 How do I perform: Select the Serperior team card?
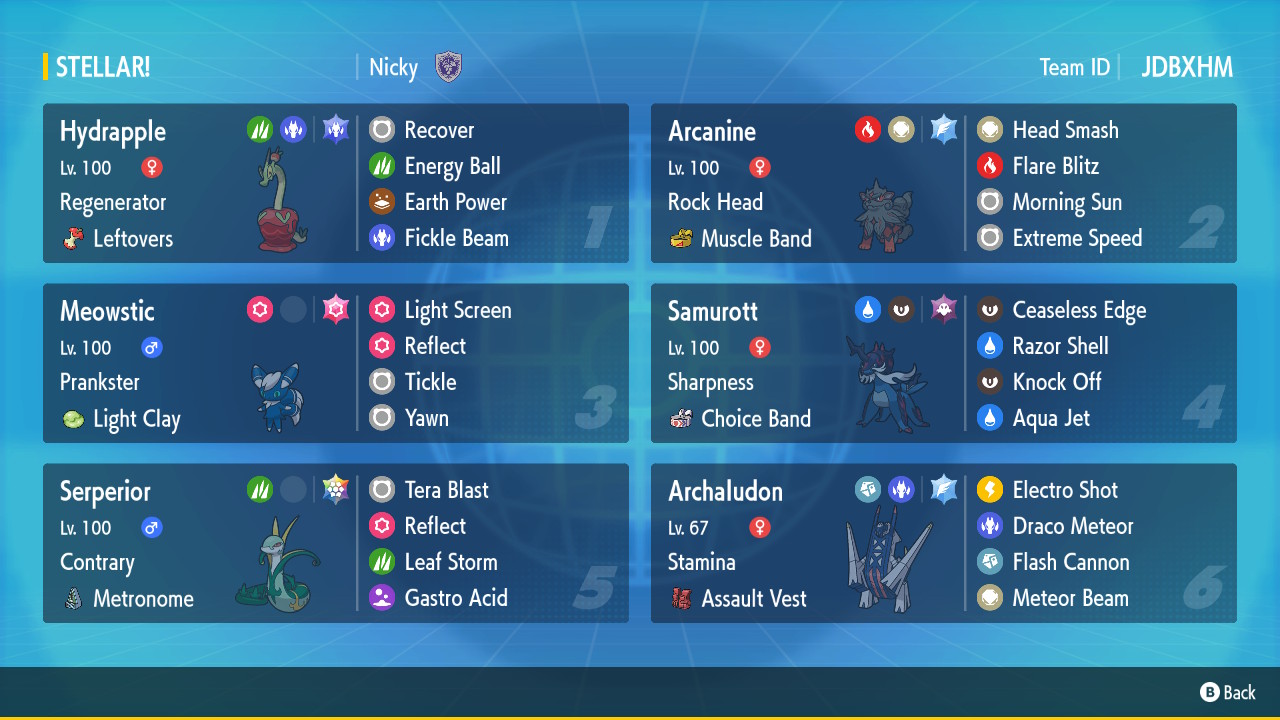[x=335, y=544]
